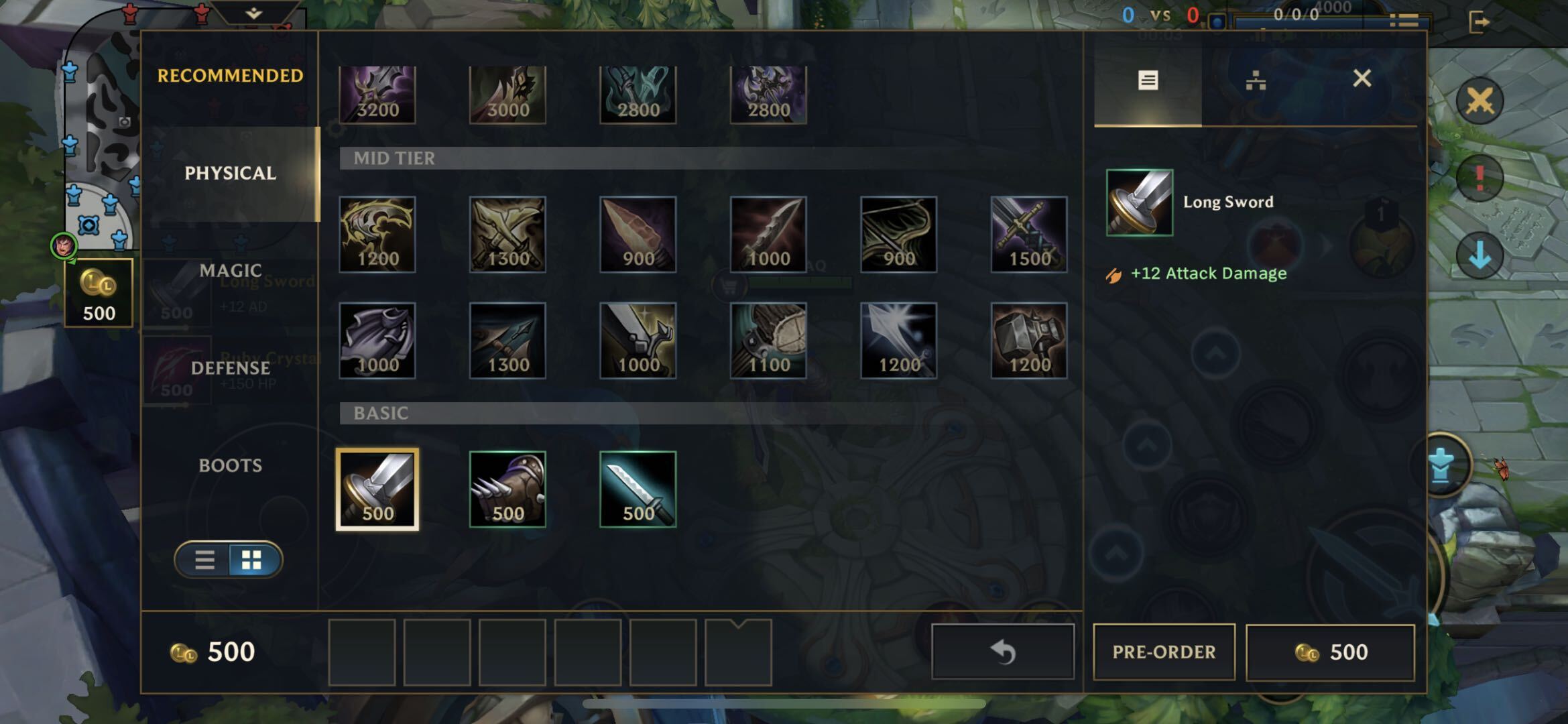1568x724 pixels.
Task: Open the item build tree tab
Action: pos(1255,81)
